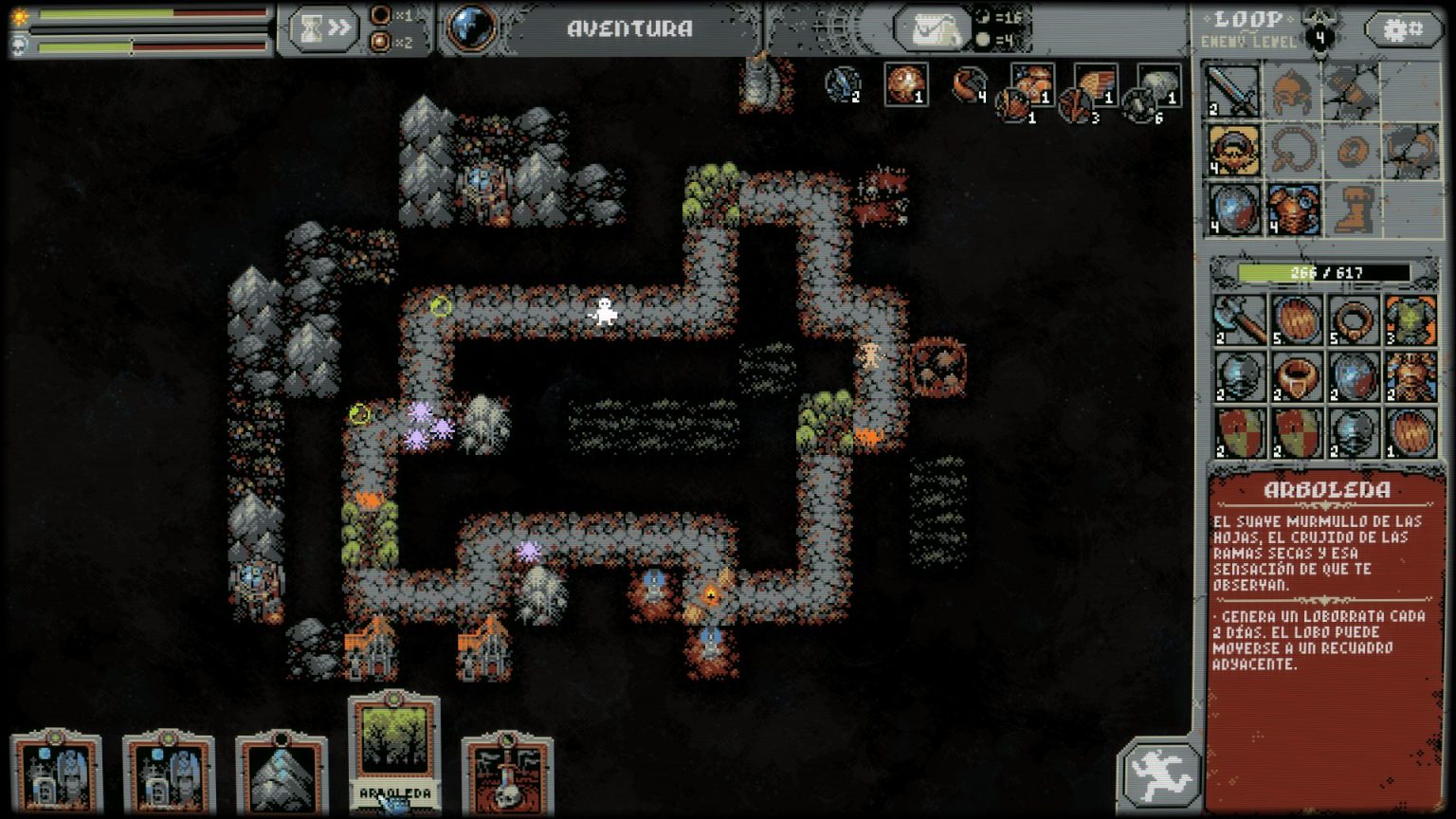Select the green chainmail armor in inventory
This screenshot has height=819, width=1456.
[x=1410, y=319]
